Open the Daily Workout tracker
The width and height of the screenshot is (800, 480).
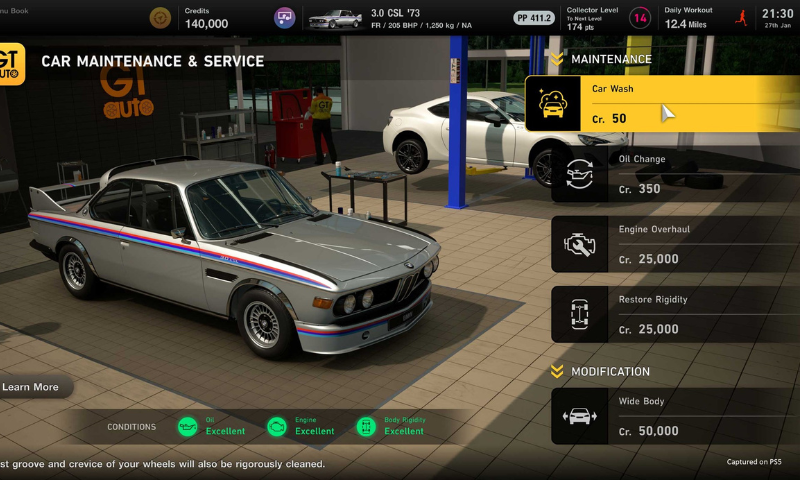coord(690,18)
